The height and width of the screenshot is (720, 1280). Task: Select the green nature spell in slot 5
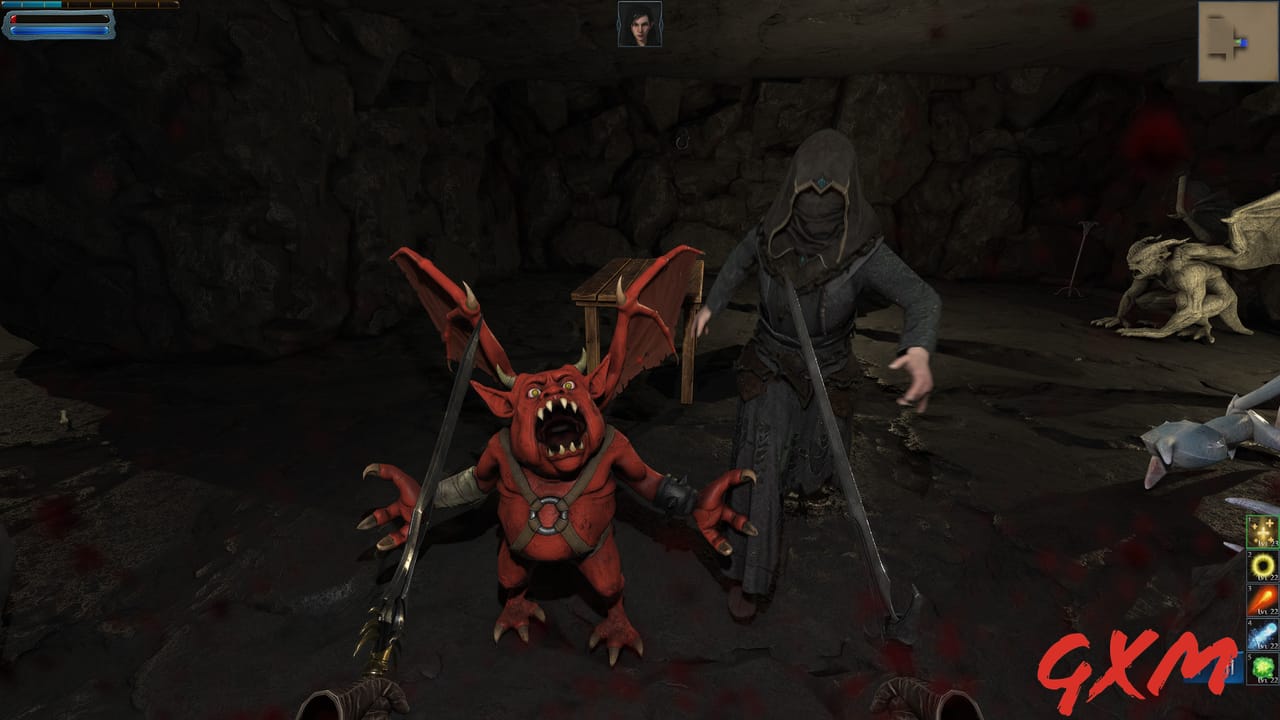pyautogui.click(x=1264, y=668)
